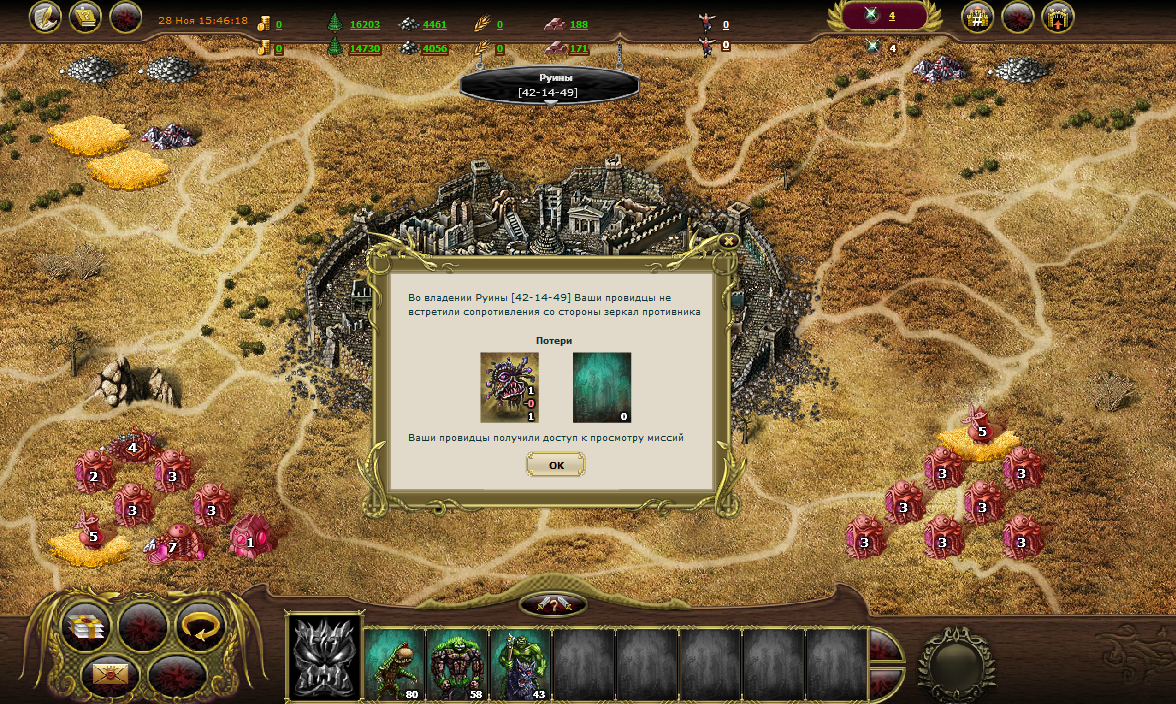Open the quill and scroll menu
The height and width of the screenshot is (704, 1176).
click(x=45, y=16)
